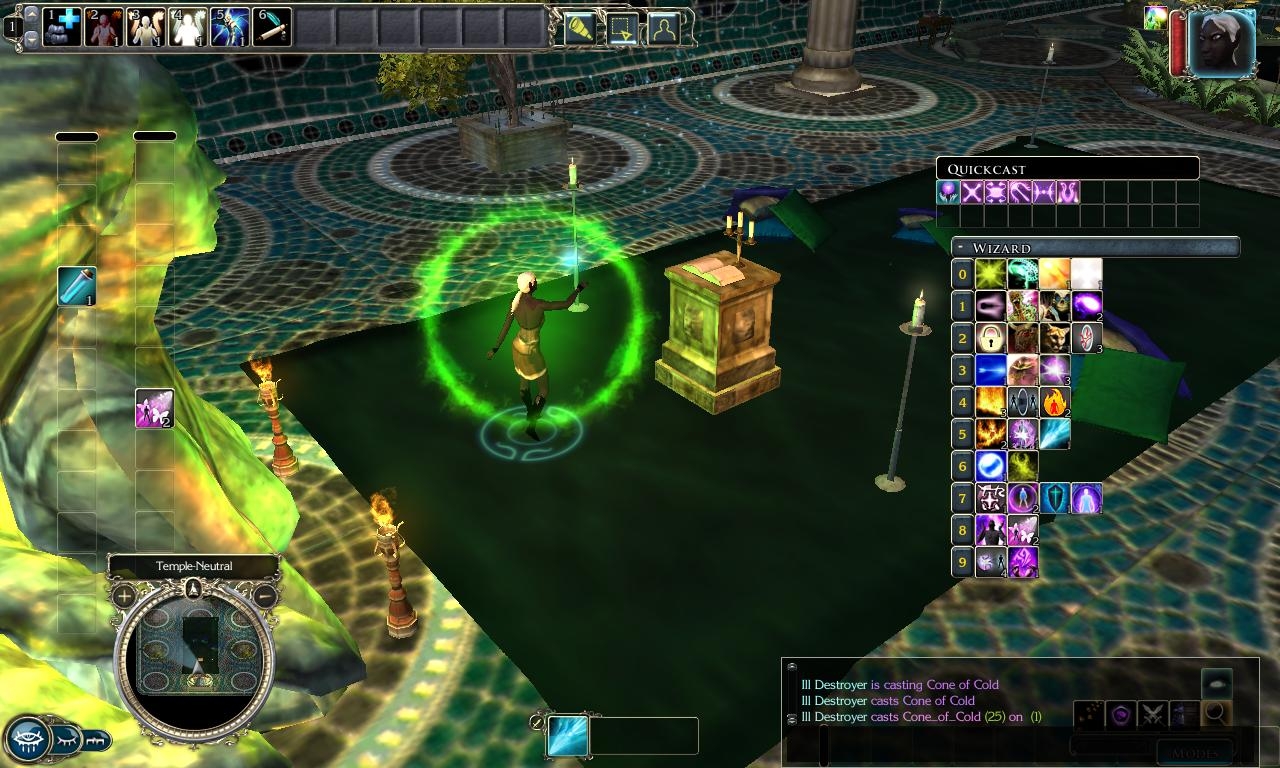Screen dimensions: 1280x768
Task: Cast the flaming red figure spell in level 4
Action: tap(1054, 402)
